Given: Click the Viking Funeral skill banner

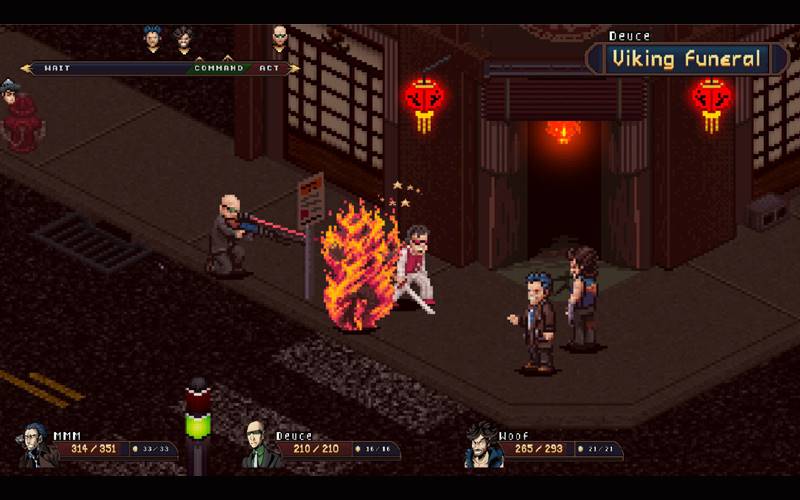Looking at the screenshot, I should click(x=687, y=59).
